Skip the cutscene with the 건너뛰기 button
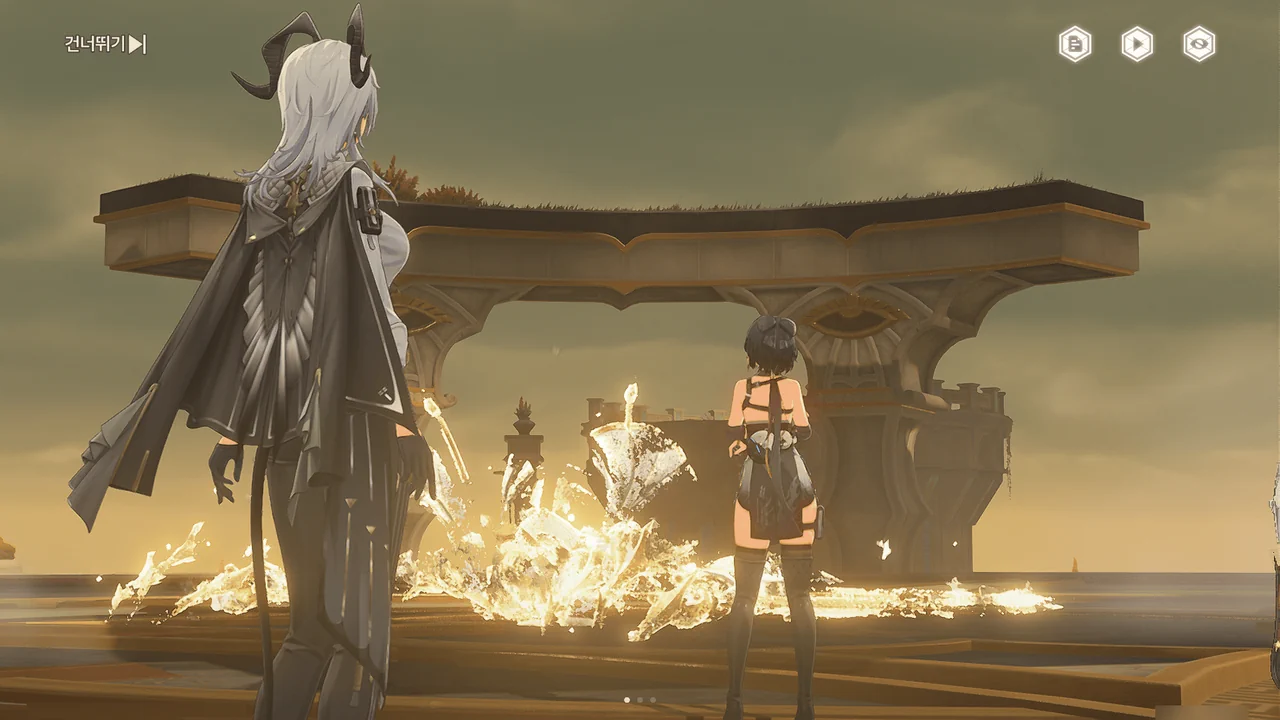 click(x=106, y=44)
